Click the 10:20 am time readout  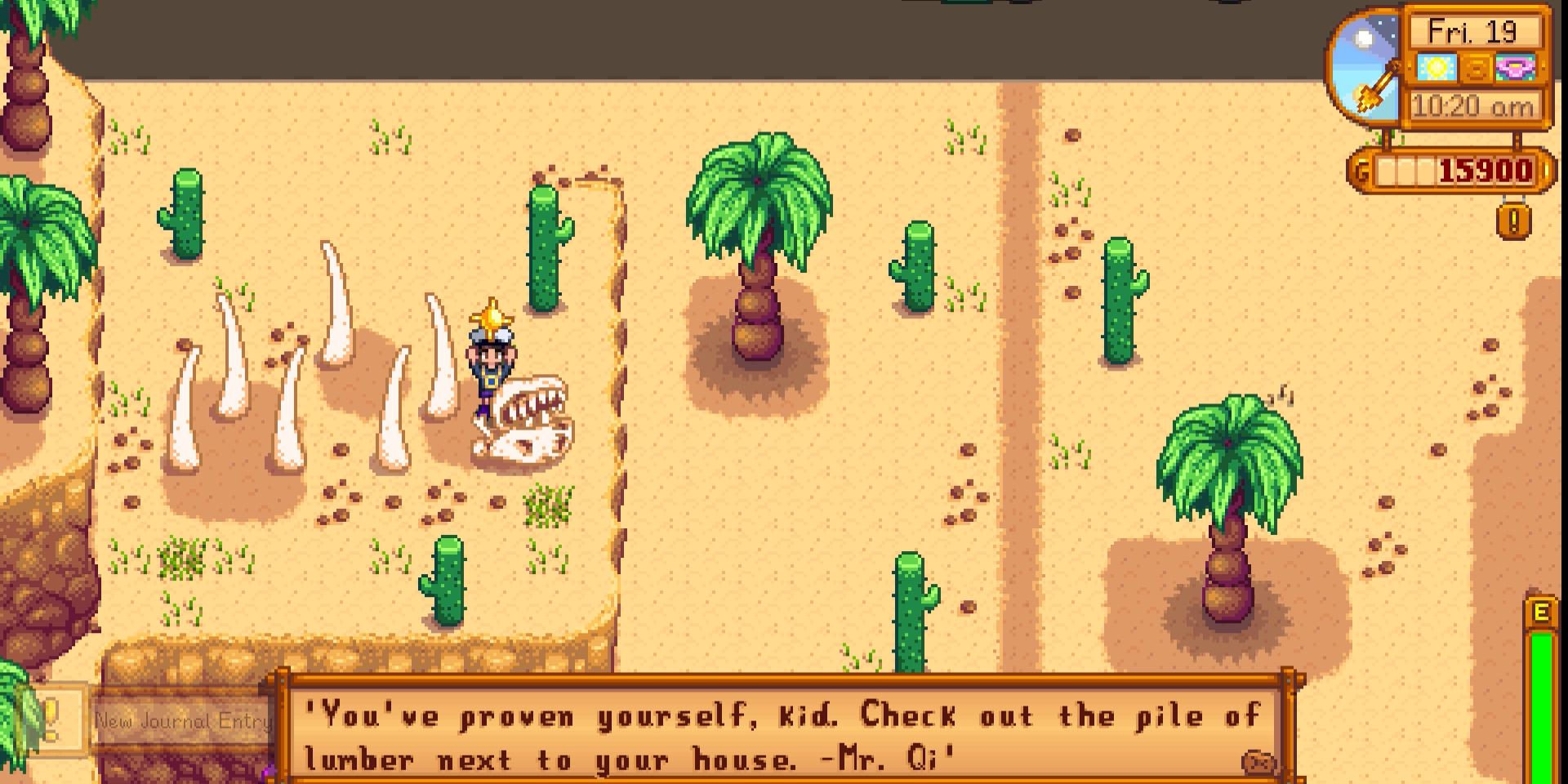[1473, 105]
